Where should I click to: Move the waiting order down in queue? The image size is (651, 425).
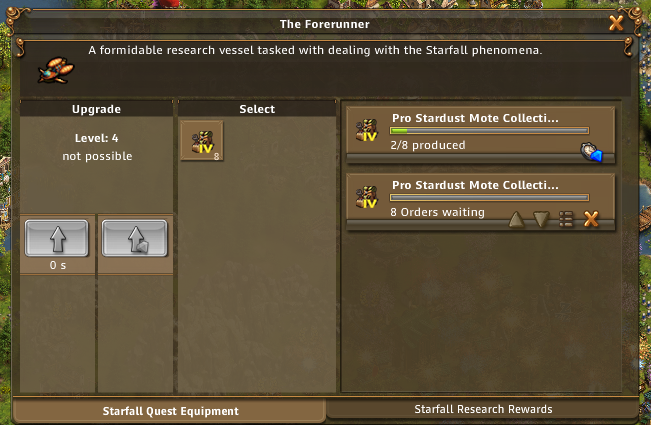pos(541,219)
